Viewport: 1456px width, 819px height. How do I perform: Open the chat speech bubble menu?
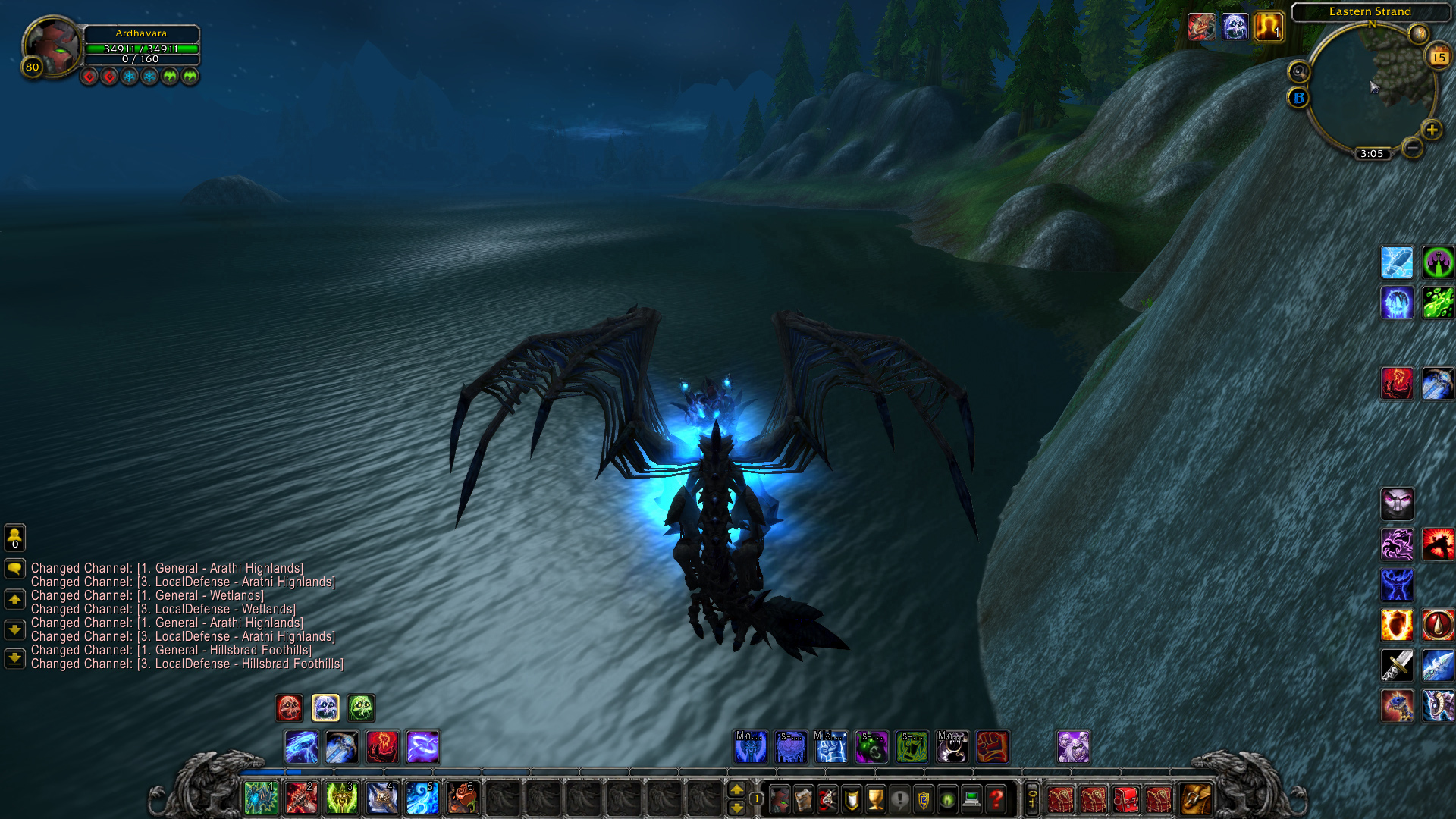pos(14,568)
